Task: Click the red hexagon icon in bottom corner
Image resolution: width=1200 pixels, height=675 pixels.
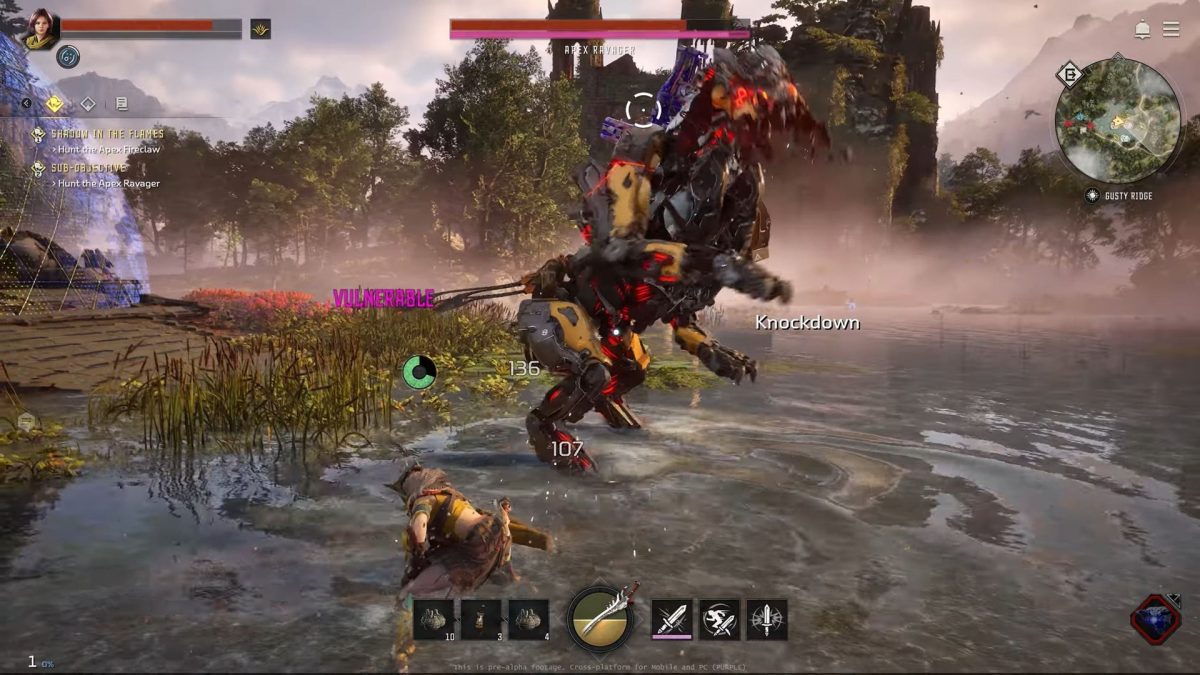Action: (x=1155, y=619)
